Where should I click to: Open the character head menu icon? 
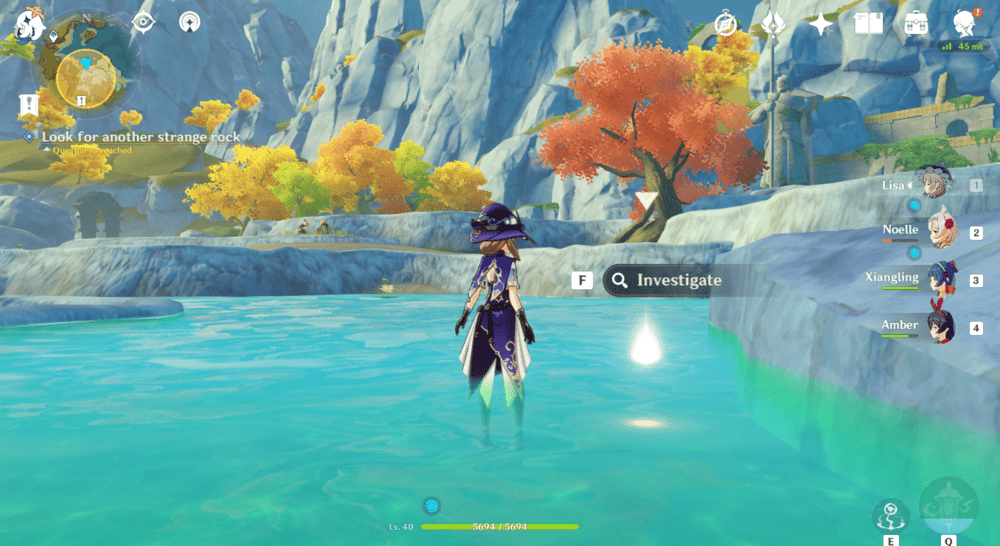click(964, 24)
